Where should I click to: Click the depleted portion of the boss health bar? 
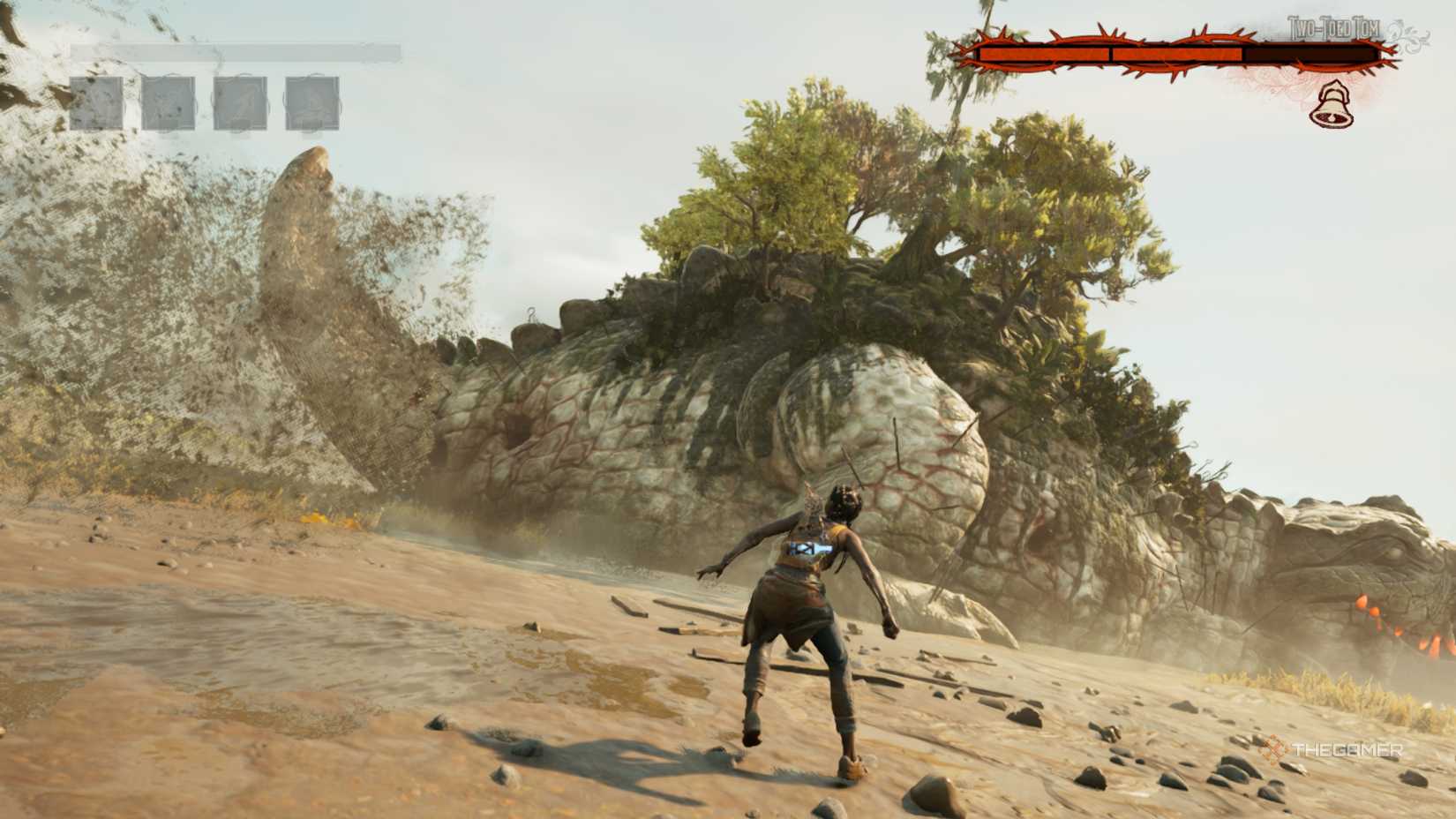pos(1310,54)
